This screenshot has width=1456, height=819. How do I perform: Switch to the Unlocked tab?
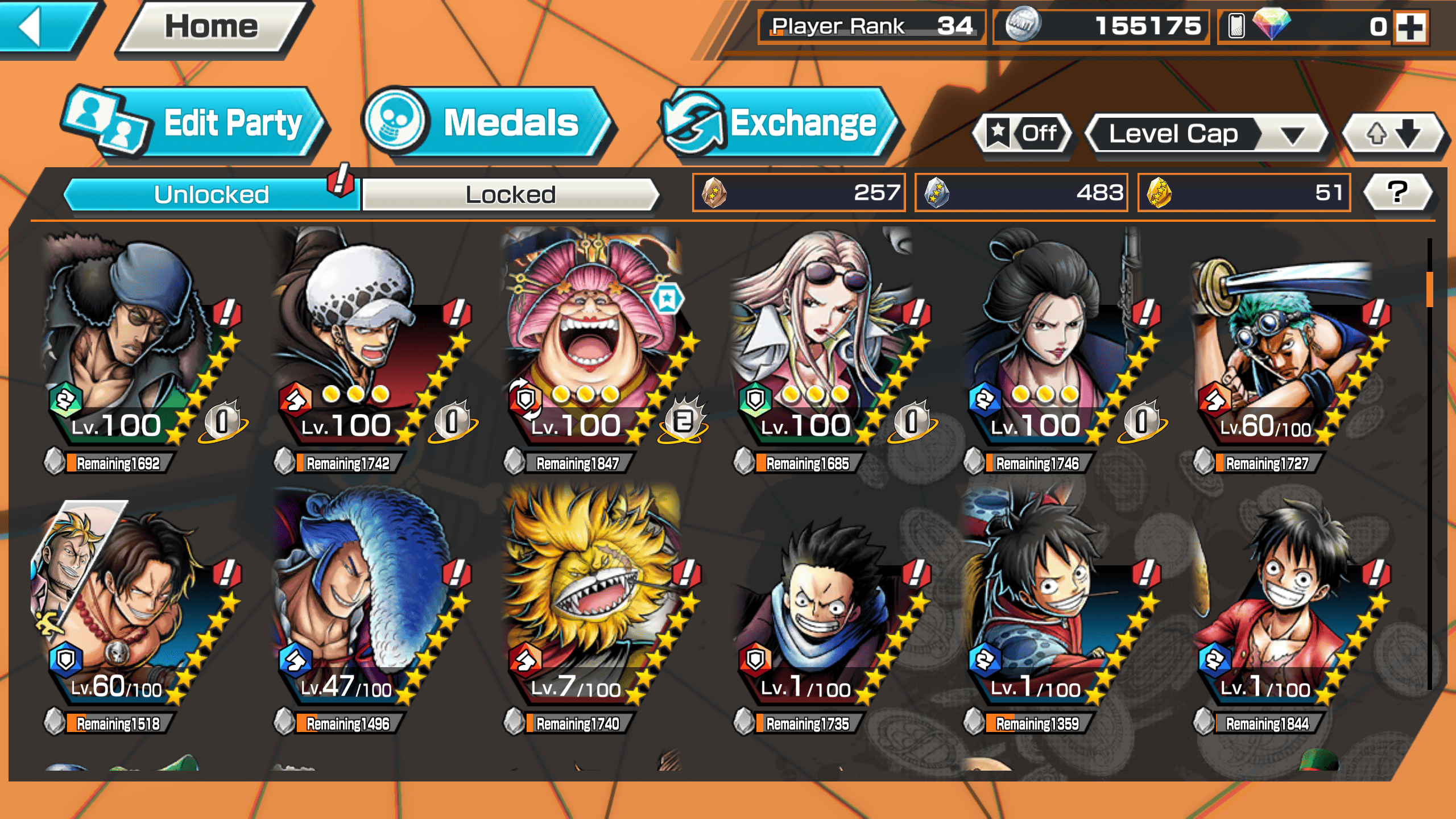click(x=212, y=195)
